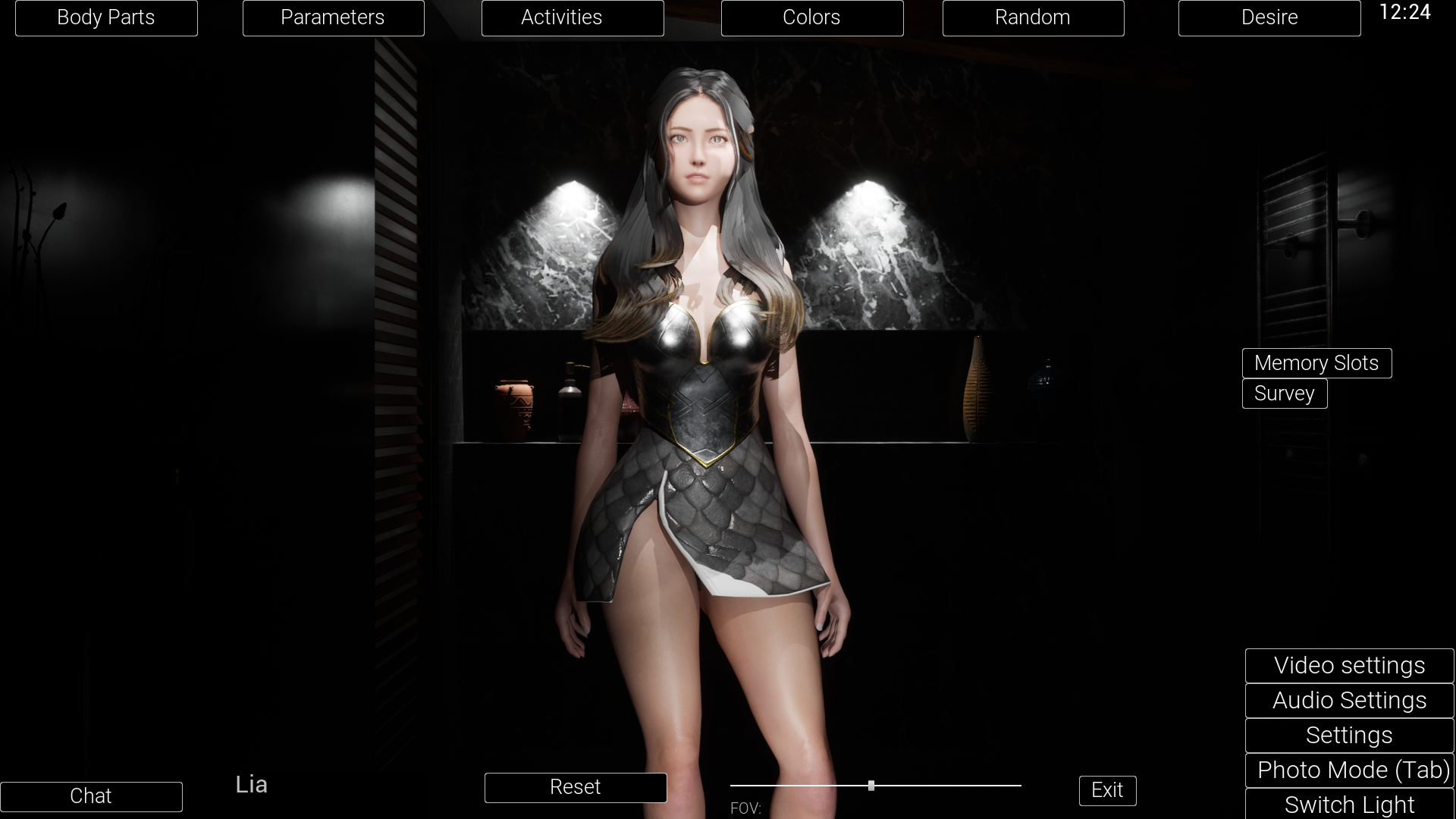
Task: Toggle Switch Light
Action: pos(1351,804)
